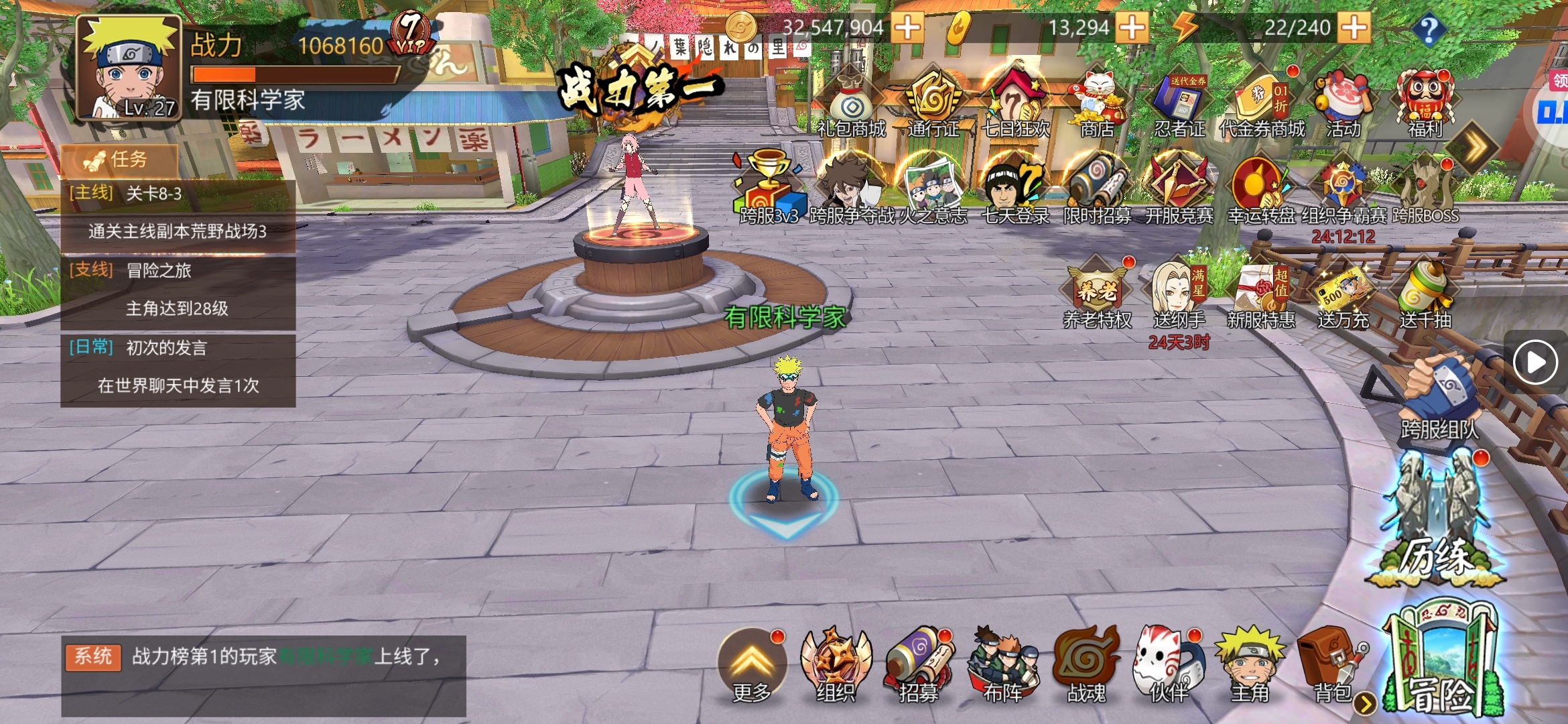1568x724 pixels.
Task: Open the 招募 recruitment scroll
Action: (x=918, y=664)
